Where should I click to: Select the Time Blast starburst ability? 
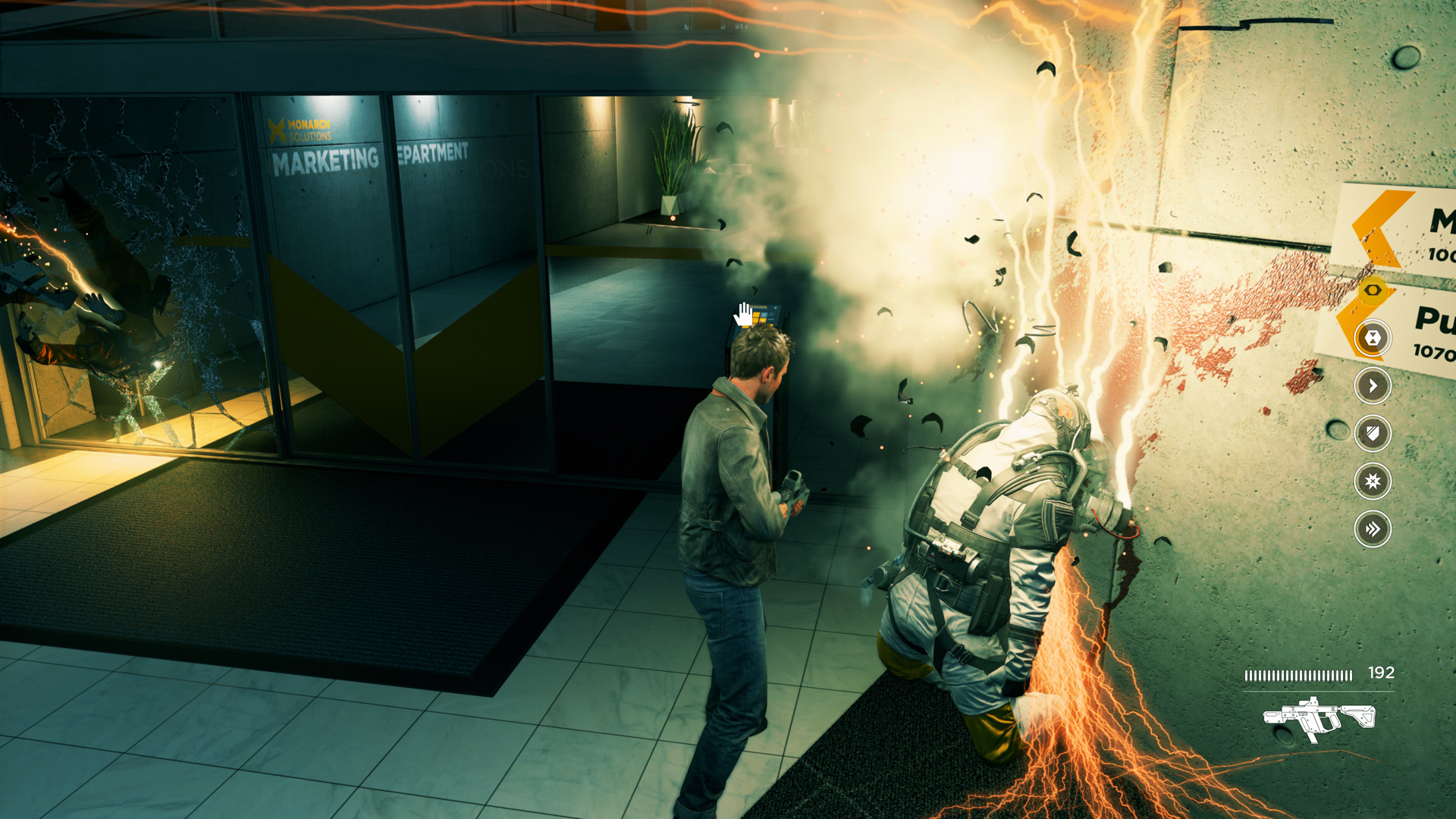pyautogui.click(x=1373, y=482)
